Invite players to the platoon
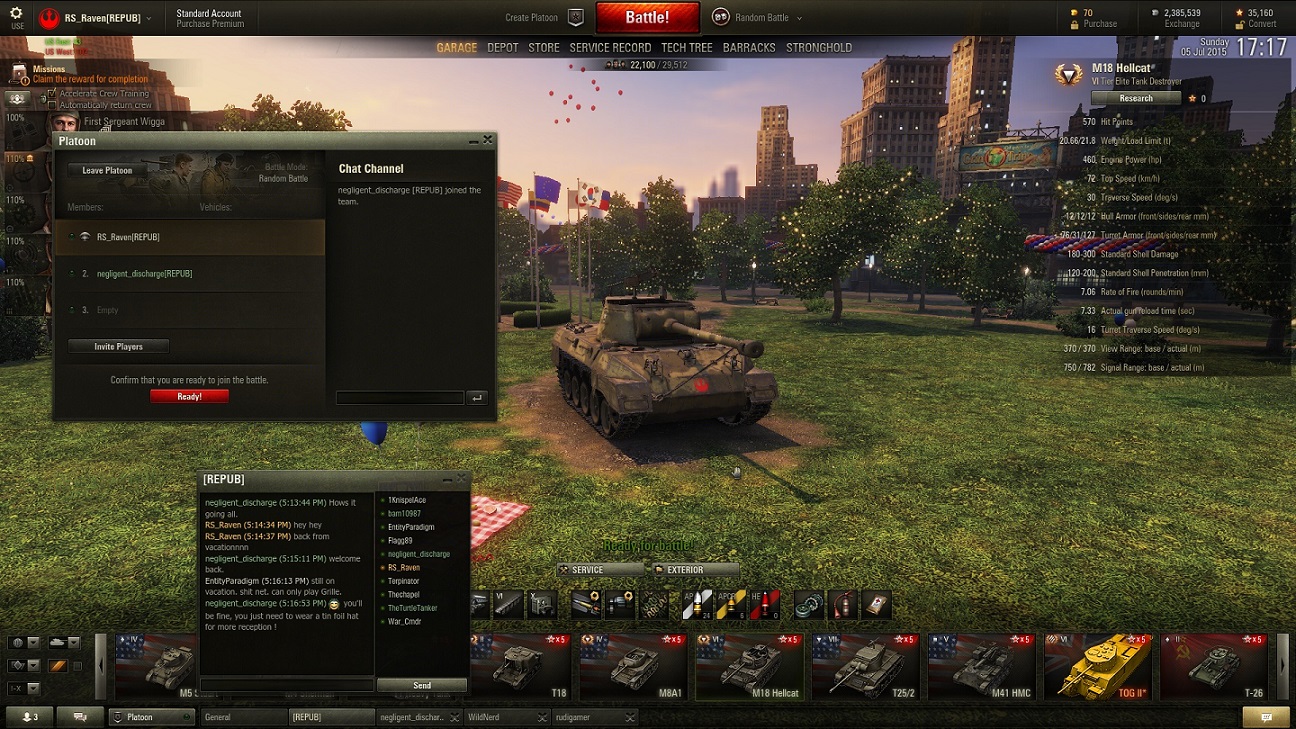The width and height of the screenshot is (1296, 729). coord(118,346)
